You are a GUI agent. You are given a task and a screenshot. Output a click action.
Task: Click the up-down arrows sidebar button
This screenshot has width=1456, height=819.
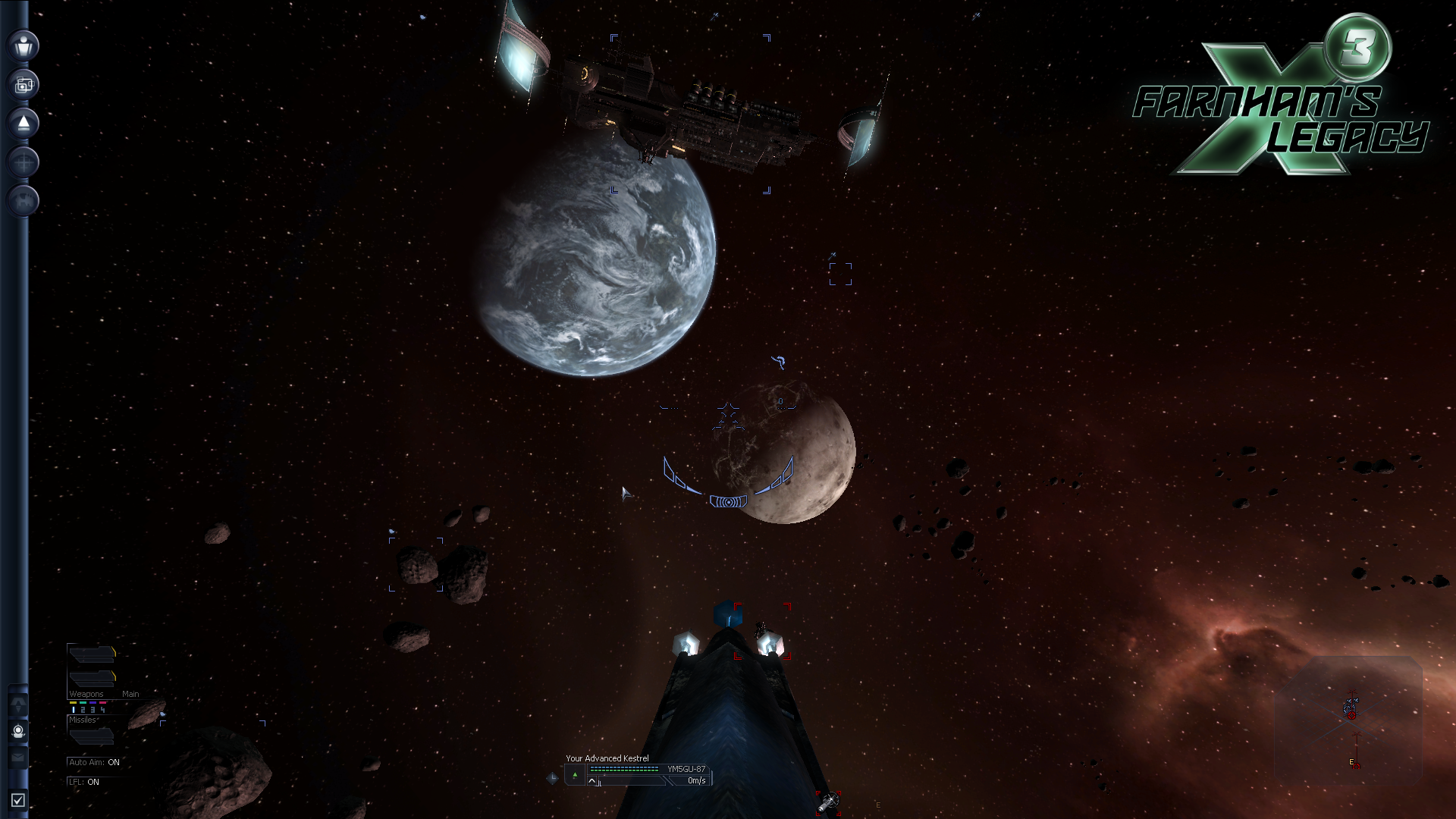click(x=18, y=704)
